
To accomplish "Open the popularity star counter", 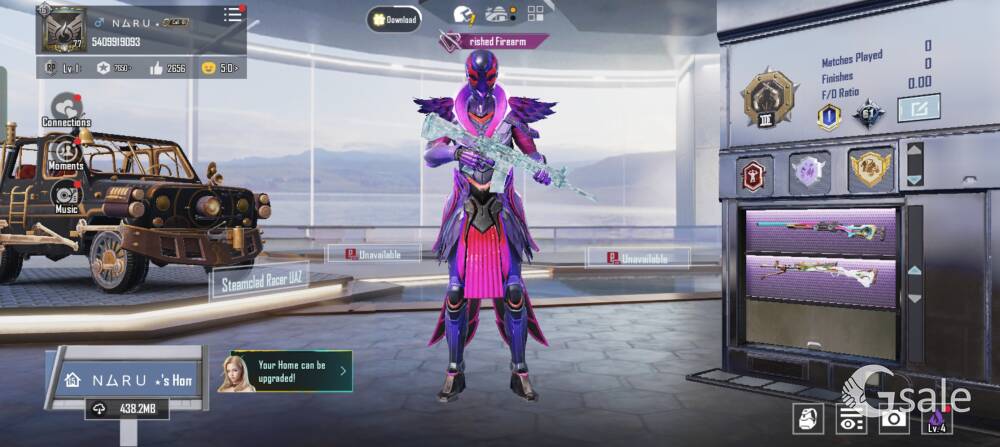I will tap(114, 68).
